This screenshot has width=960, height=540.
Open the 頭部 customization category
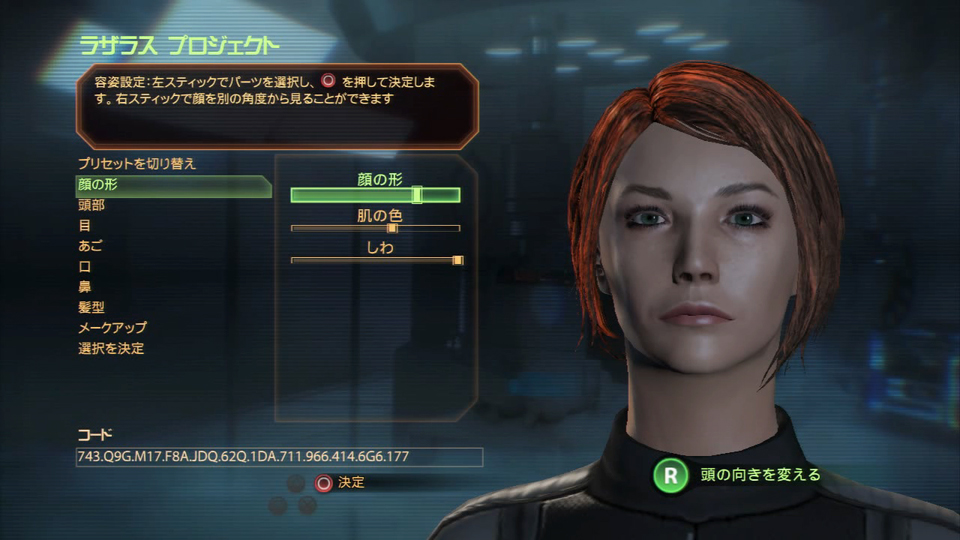(91, 205)
